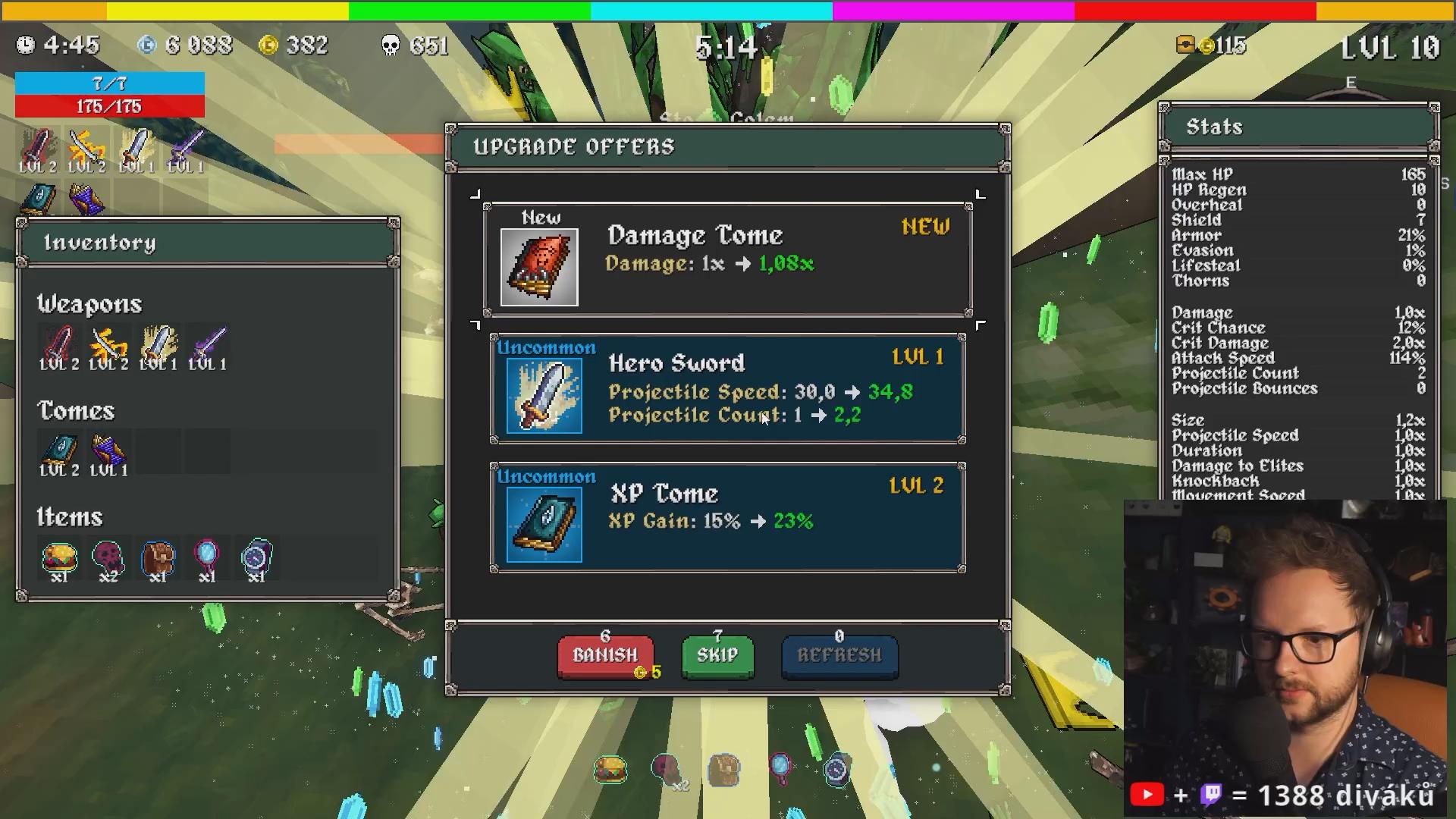Click the red Banish button
This screenshot has height=819, width=1456.
point(605,655)
